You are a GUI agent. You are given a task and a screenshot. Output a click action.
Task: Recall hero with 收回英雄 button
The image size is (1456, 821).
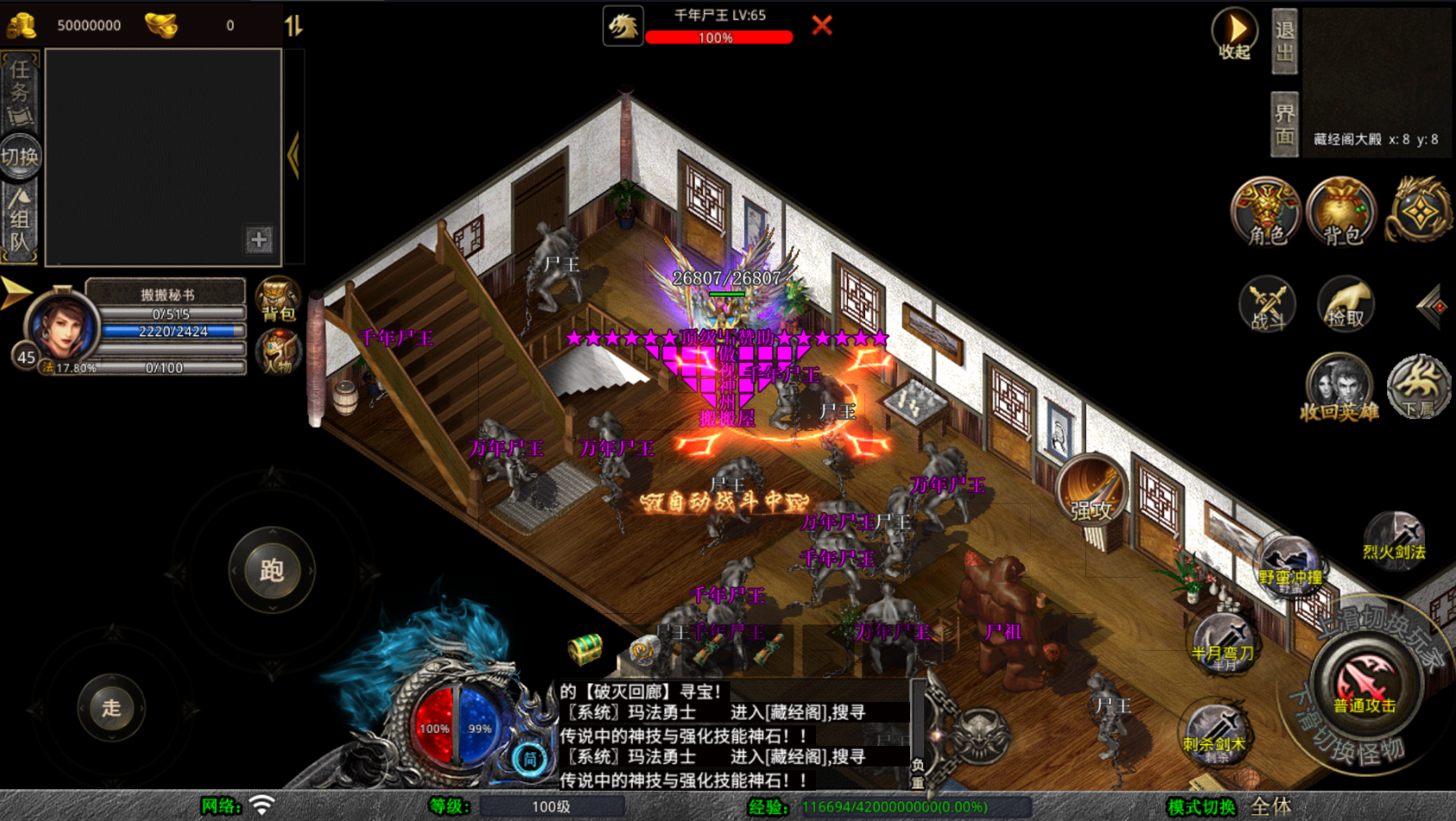tap(1339, 387)
